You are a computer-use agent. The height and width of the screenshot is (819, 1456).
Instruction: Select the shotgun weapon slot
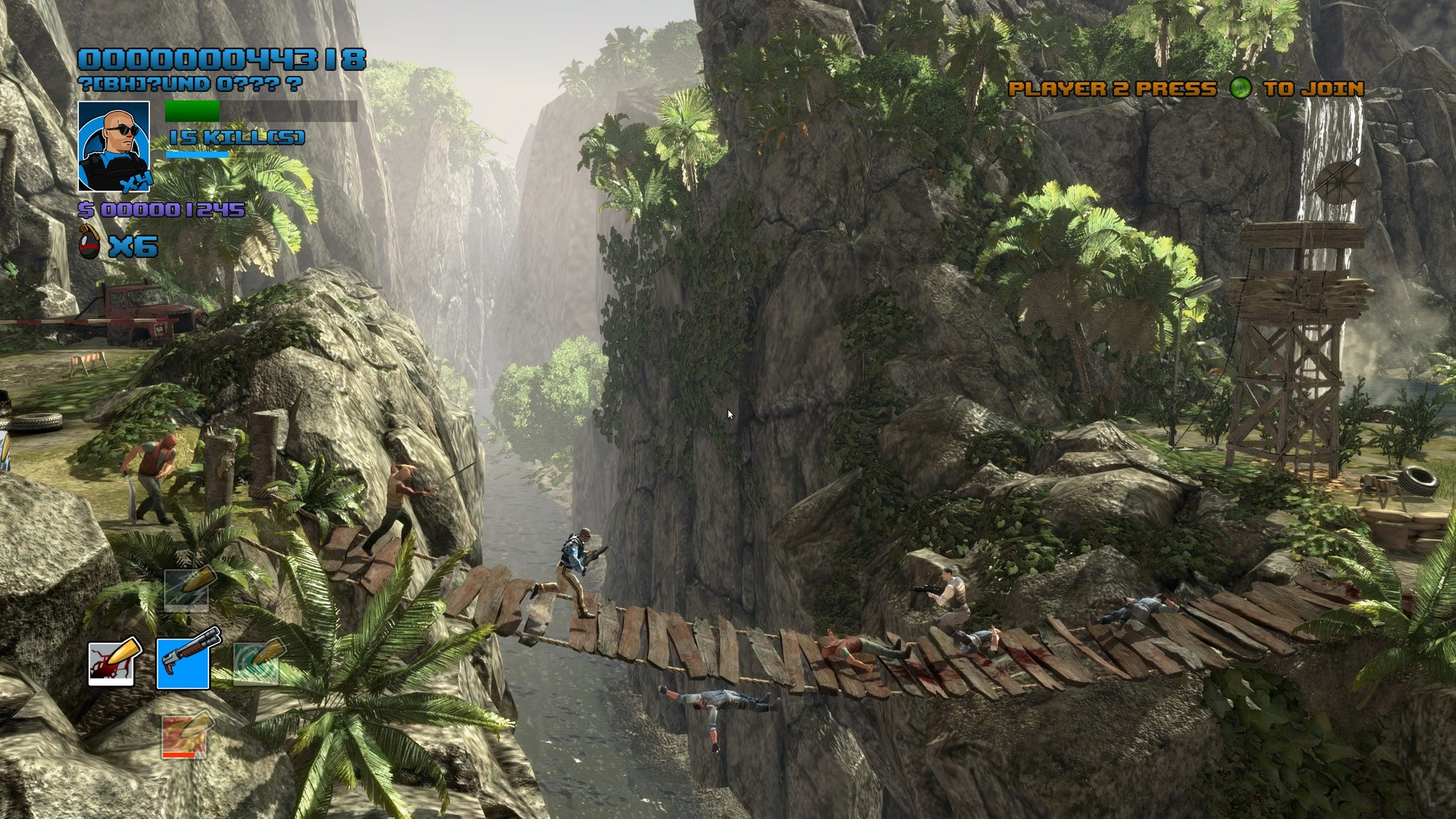183,663
